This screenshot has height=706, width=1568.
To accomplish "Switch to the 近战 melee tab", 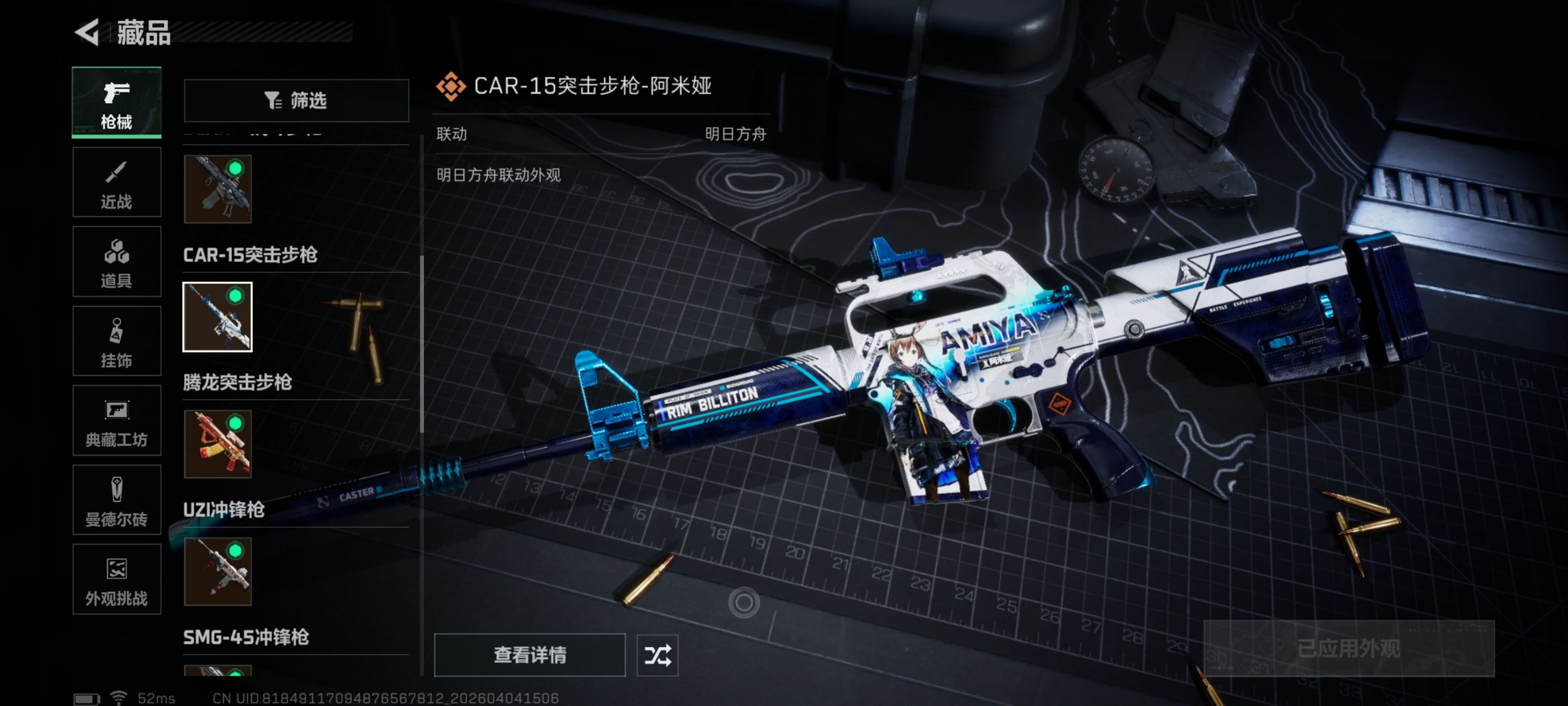I will (x=116, y=182).
